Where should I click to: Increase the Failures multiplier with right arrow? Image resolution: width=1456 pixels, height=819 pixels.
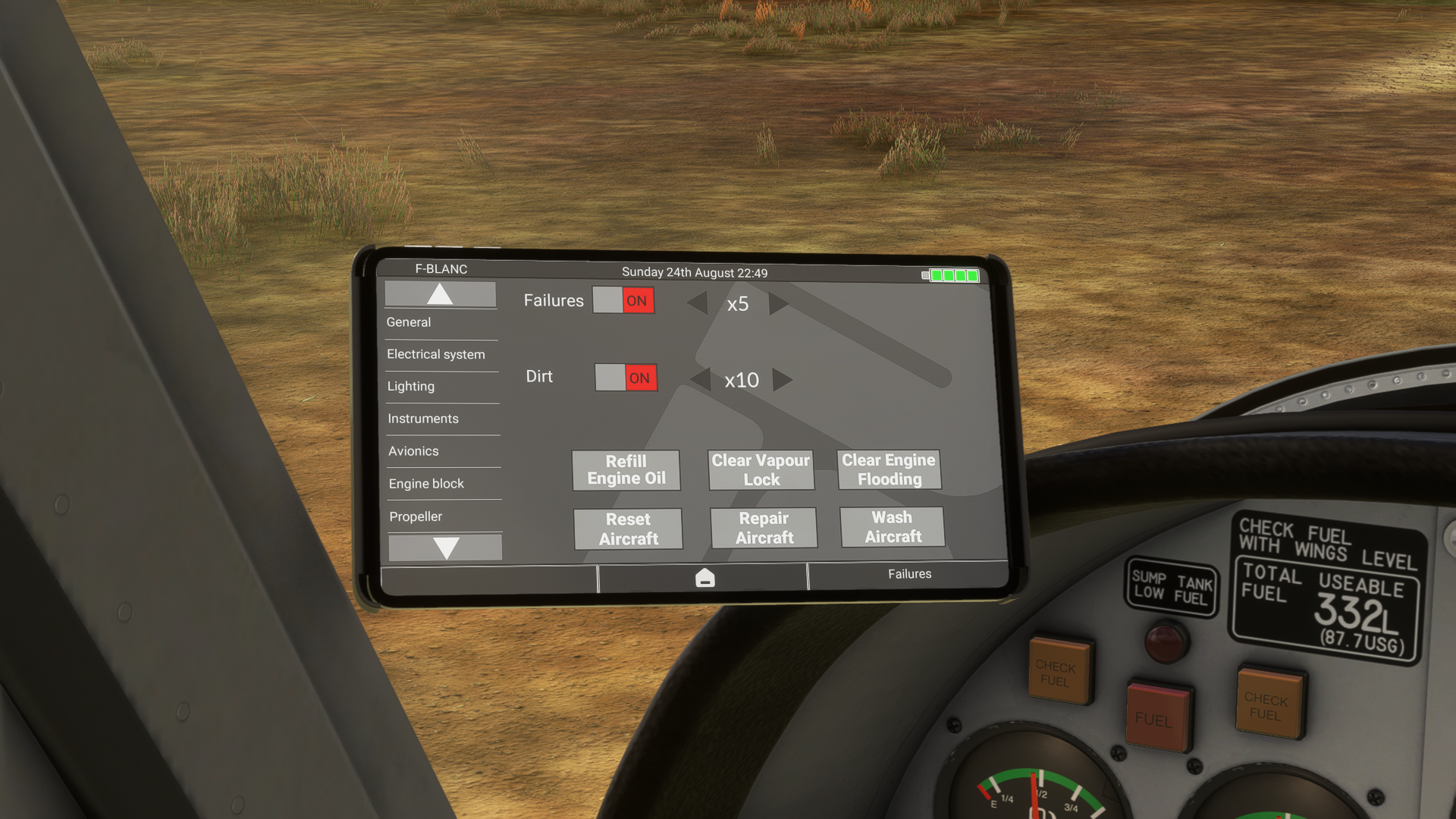[x=778, y=303]
